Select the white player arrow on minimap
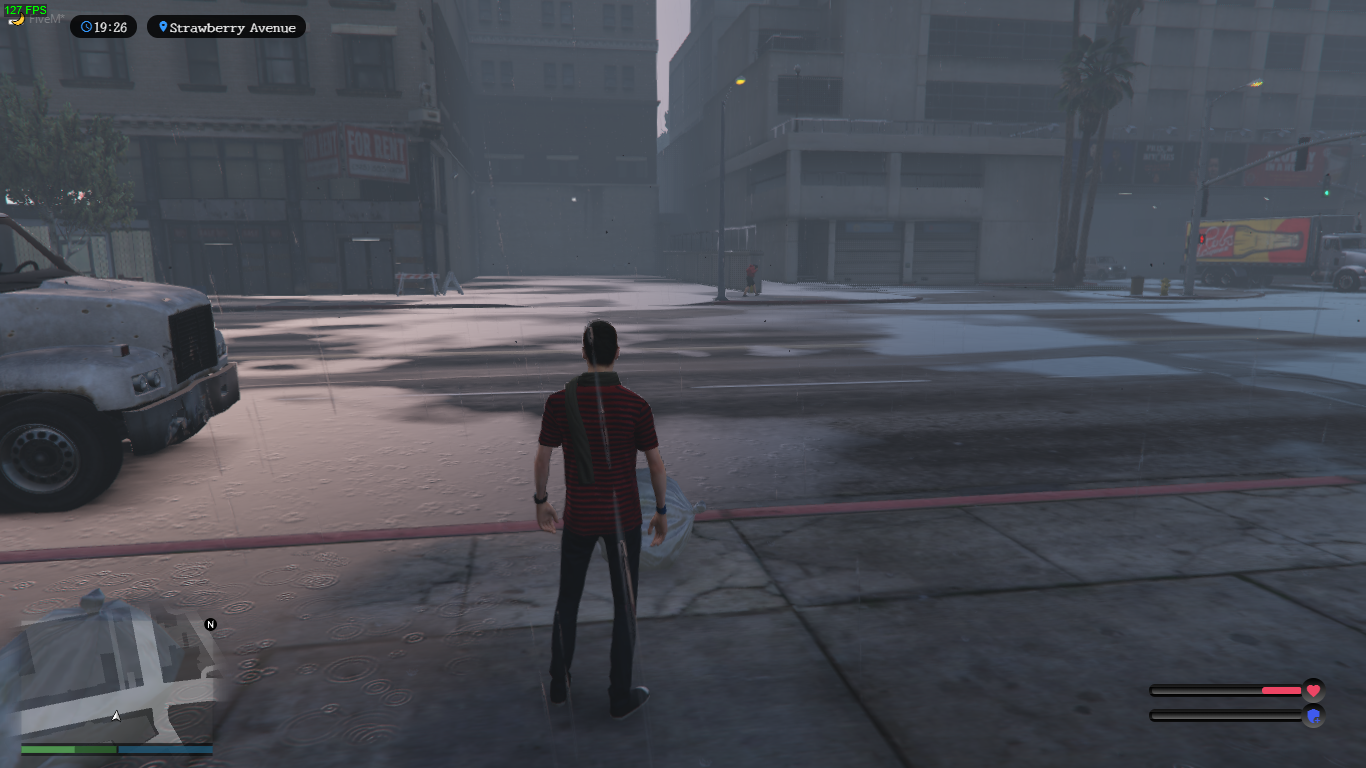 pos(116,716)
